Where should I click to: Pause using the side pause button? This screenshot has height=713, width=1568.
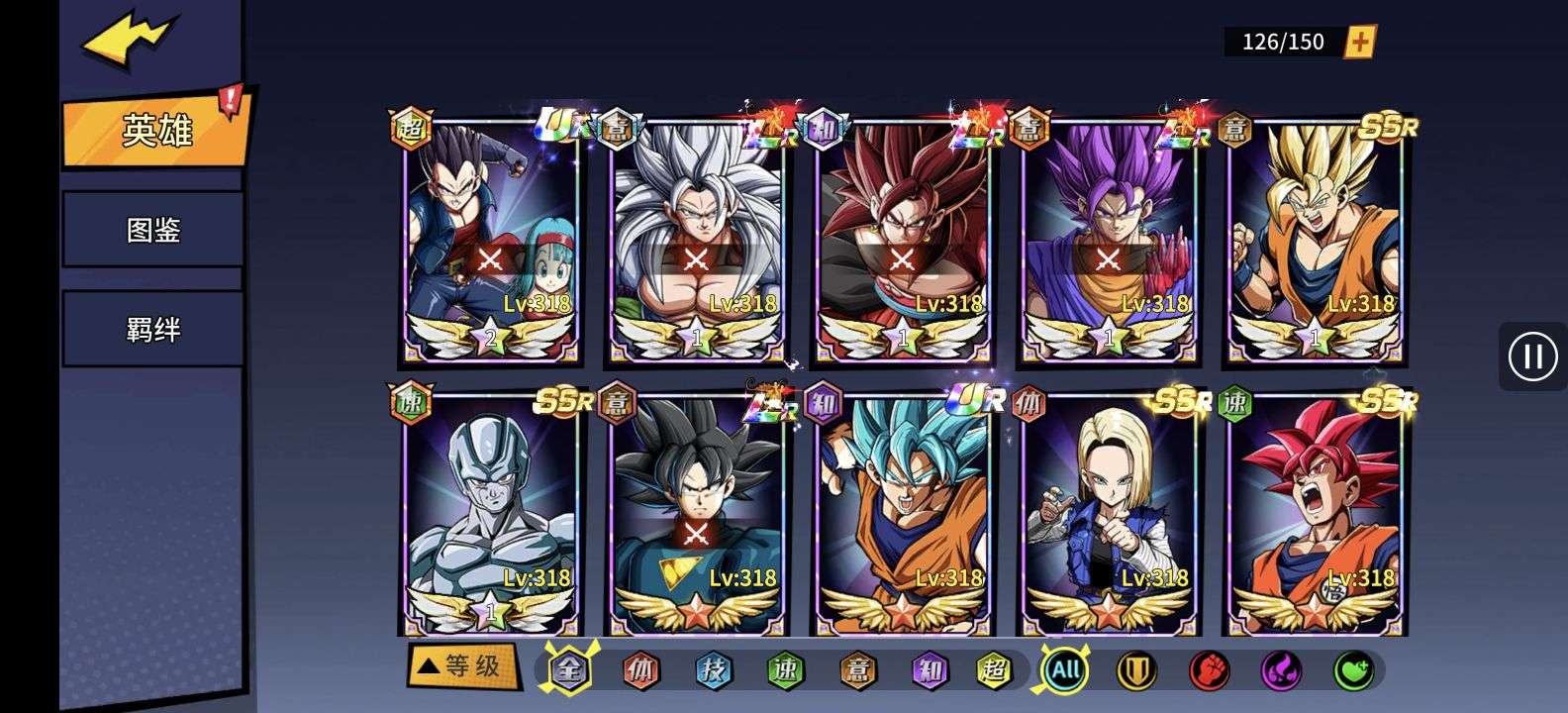[x=1532, y=356]
